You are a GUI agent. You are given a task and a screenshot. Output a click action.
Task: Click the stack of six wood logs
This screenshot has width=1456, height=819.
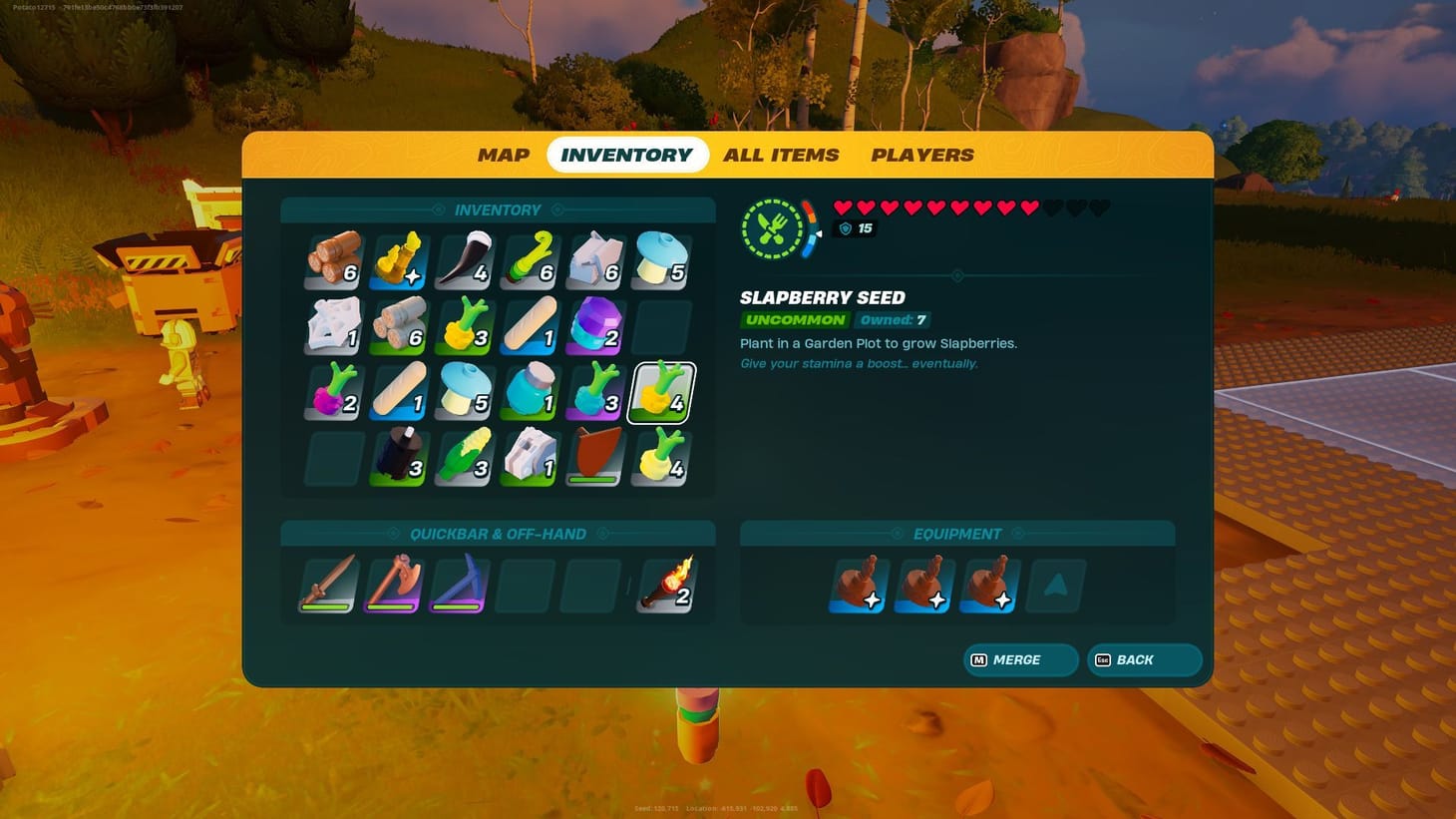(331, 259)
